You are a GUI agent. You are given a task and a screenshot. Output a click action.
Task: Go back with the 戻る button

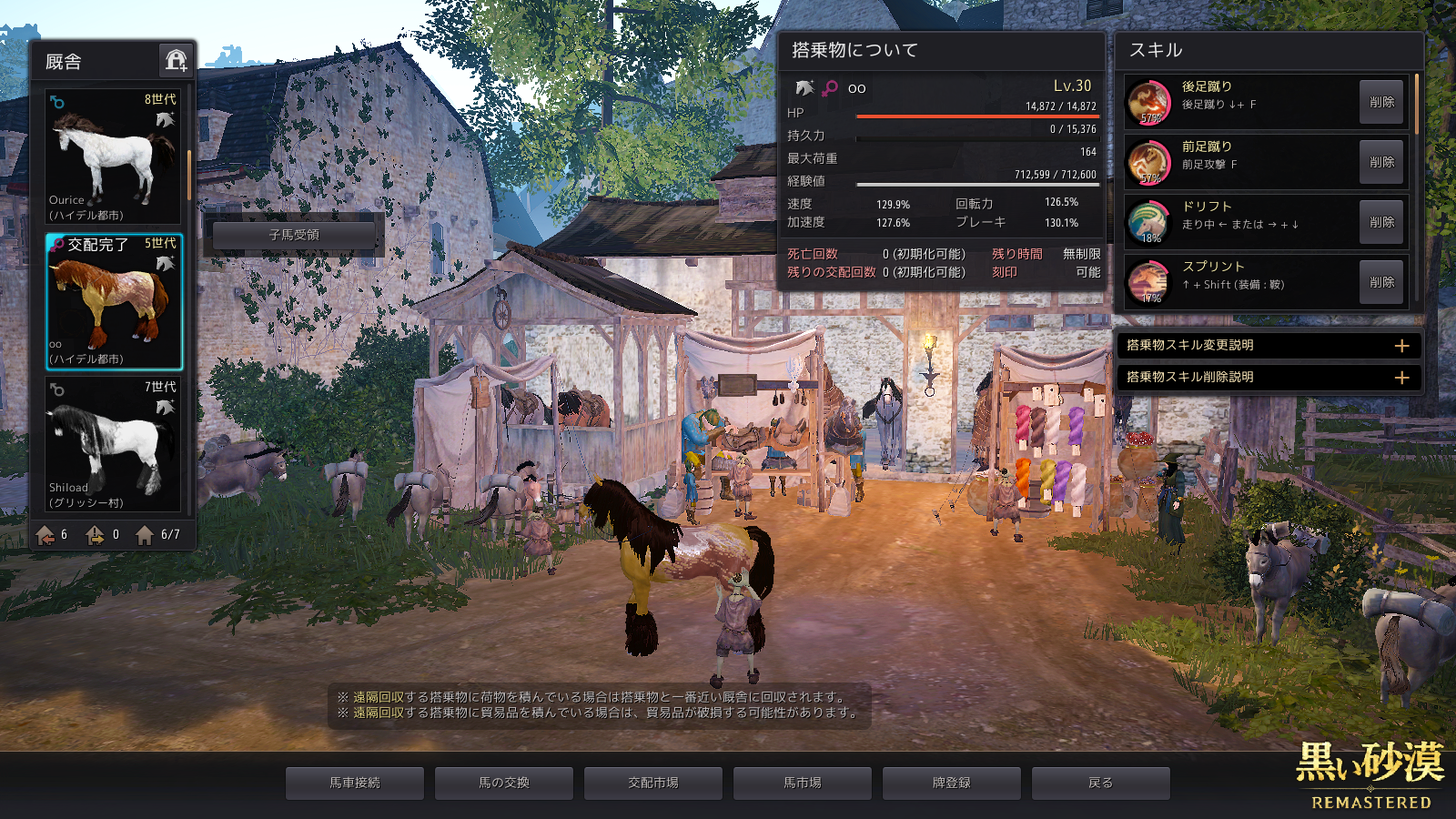pos(1101,783)
